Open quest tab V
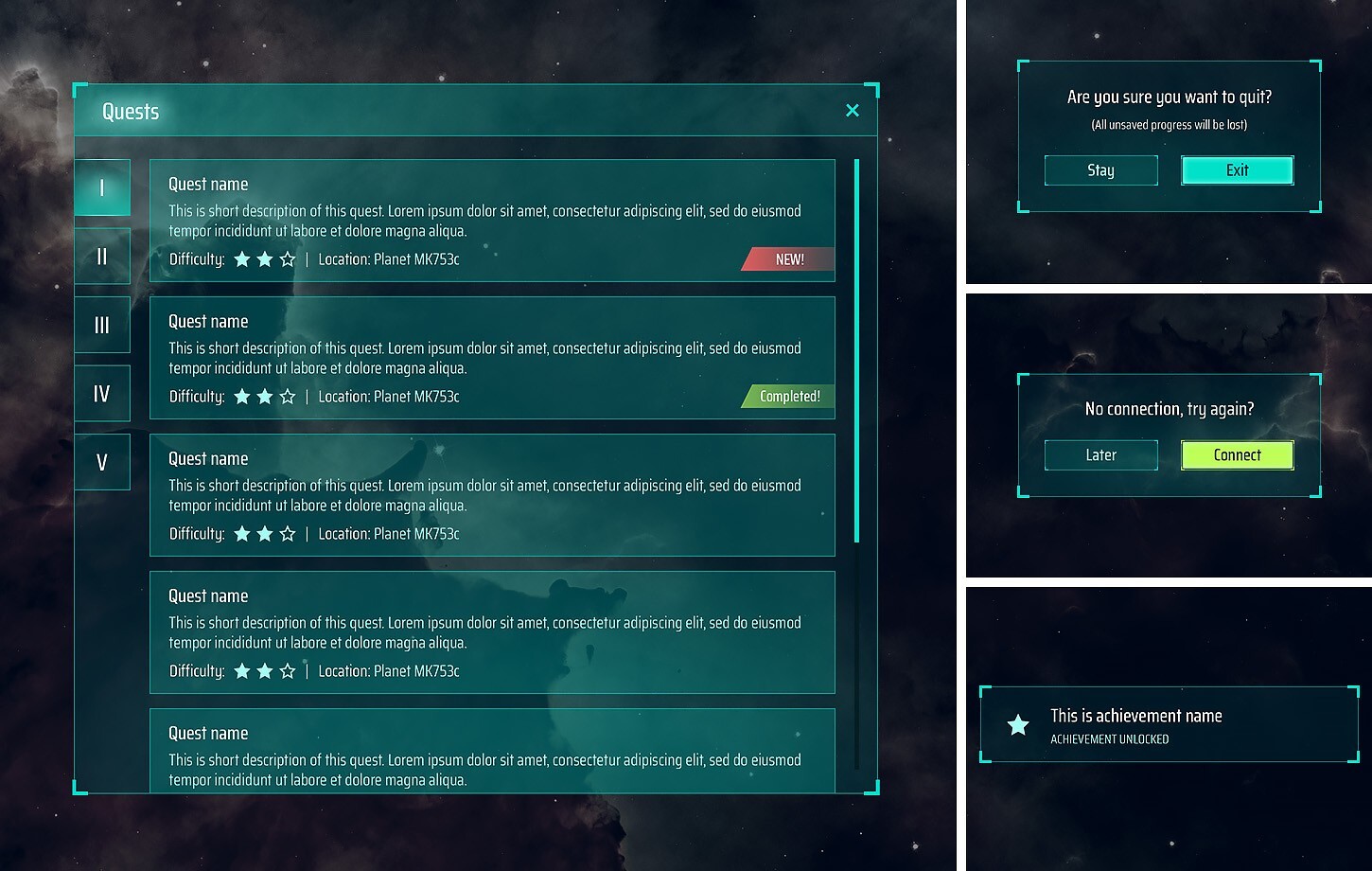 click(102, 462)
